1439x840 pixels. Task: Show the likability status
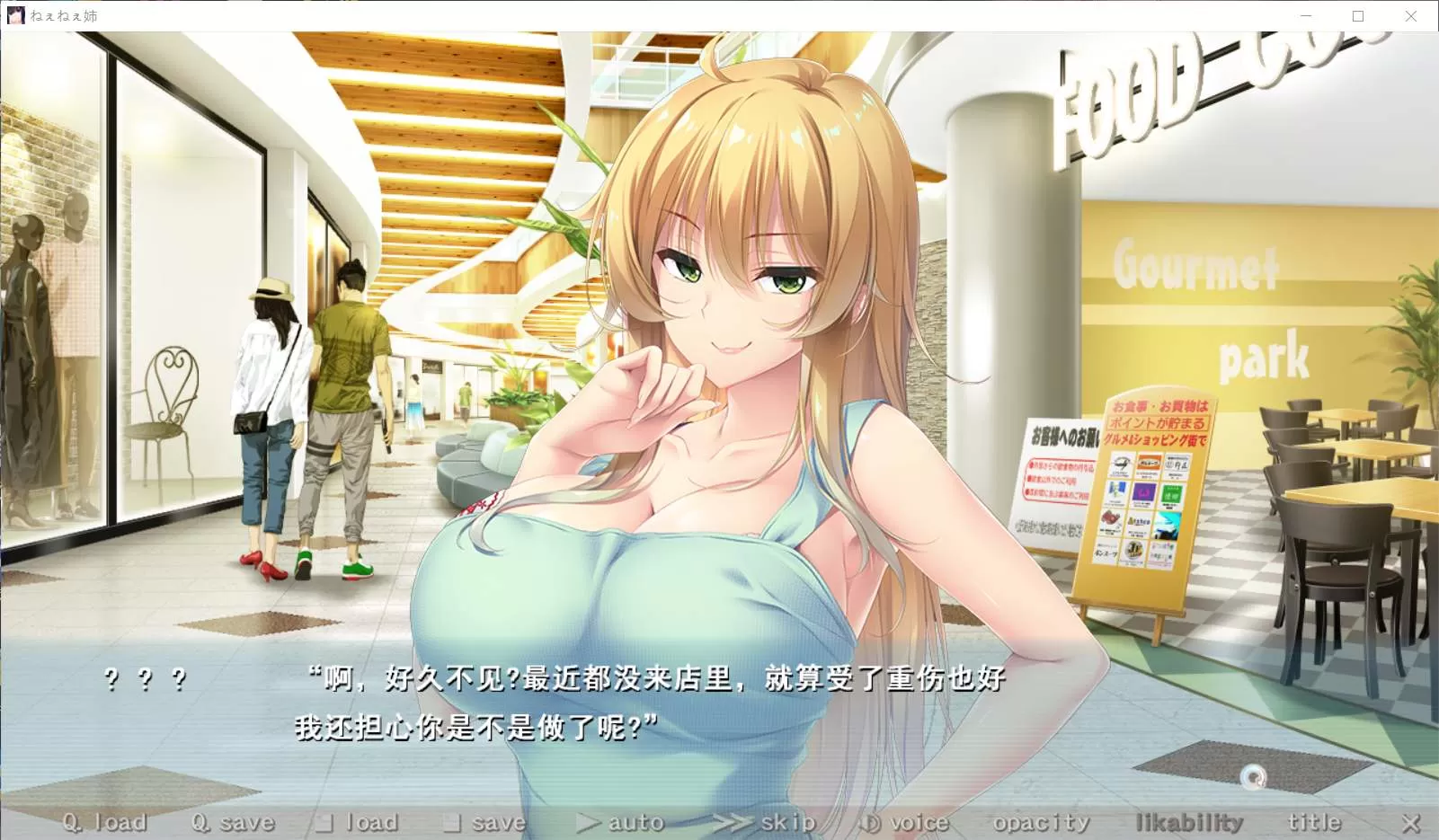pyautogui.click(x=1189, y=822)
